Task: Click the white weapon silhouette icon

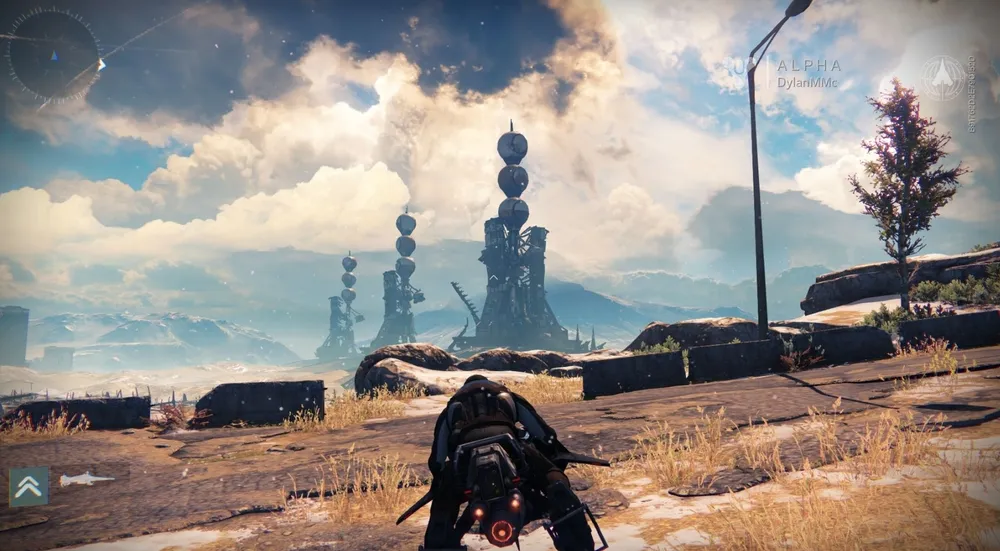Action: tap(86, 480)
